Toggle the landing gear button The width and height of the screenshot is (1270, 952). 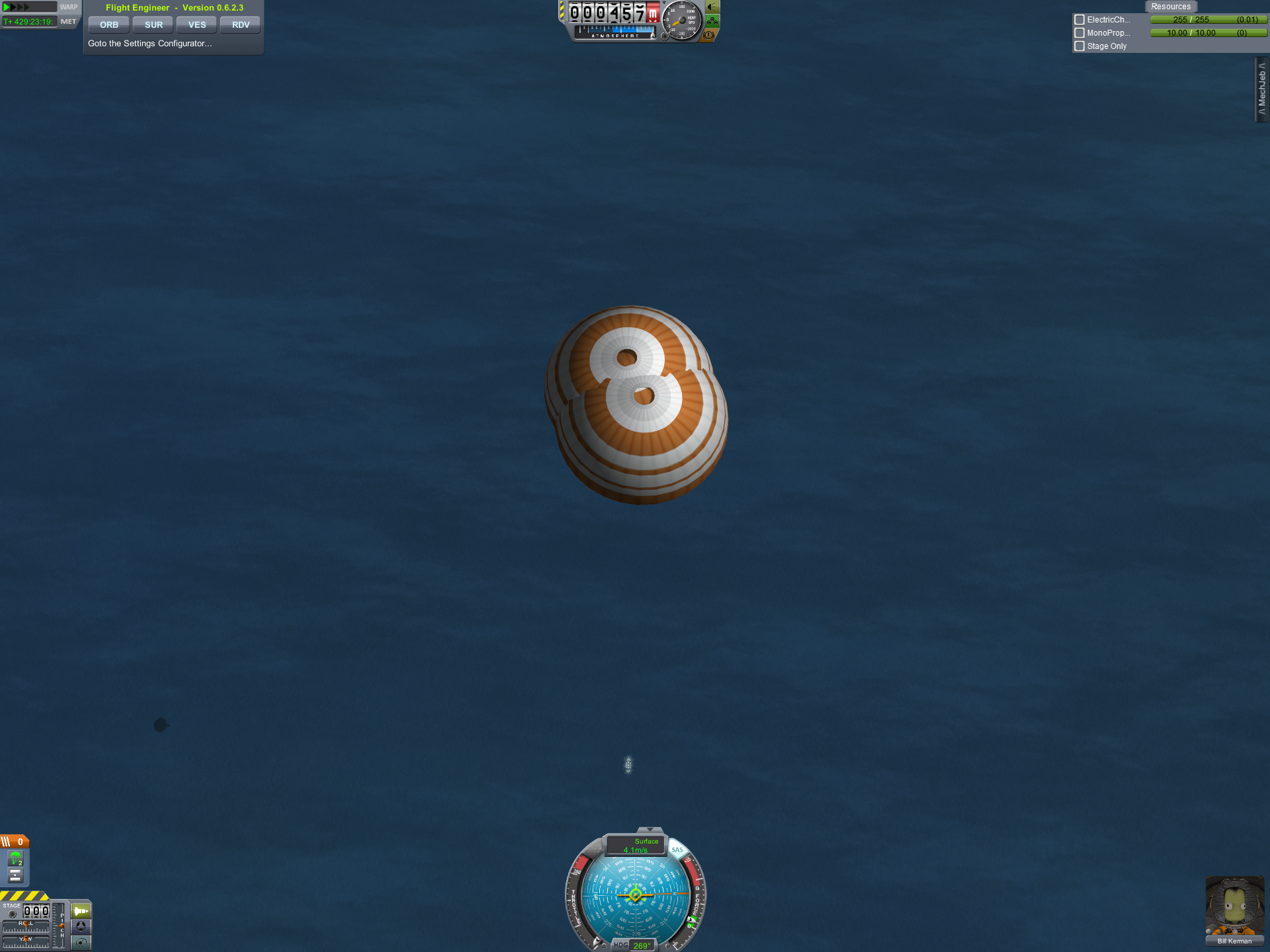[712, 22]
